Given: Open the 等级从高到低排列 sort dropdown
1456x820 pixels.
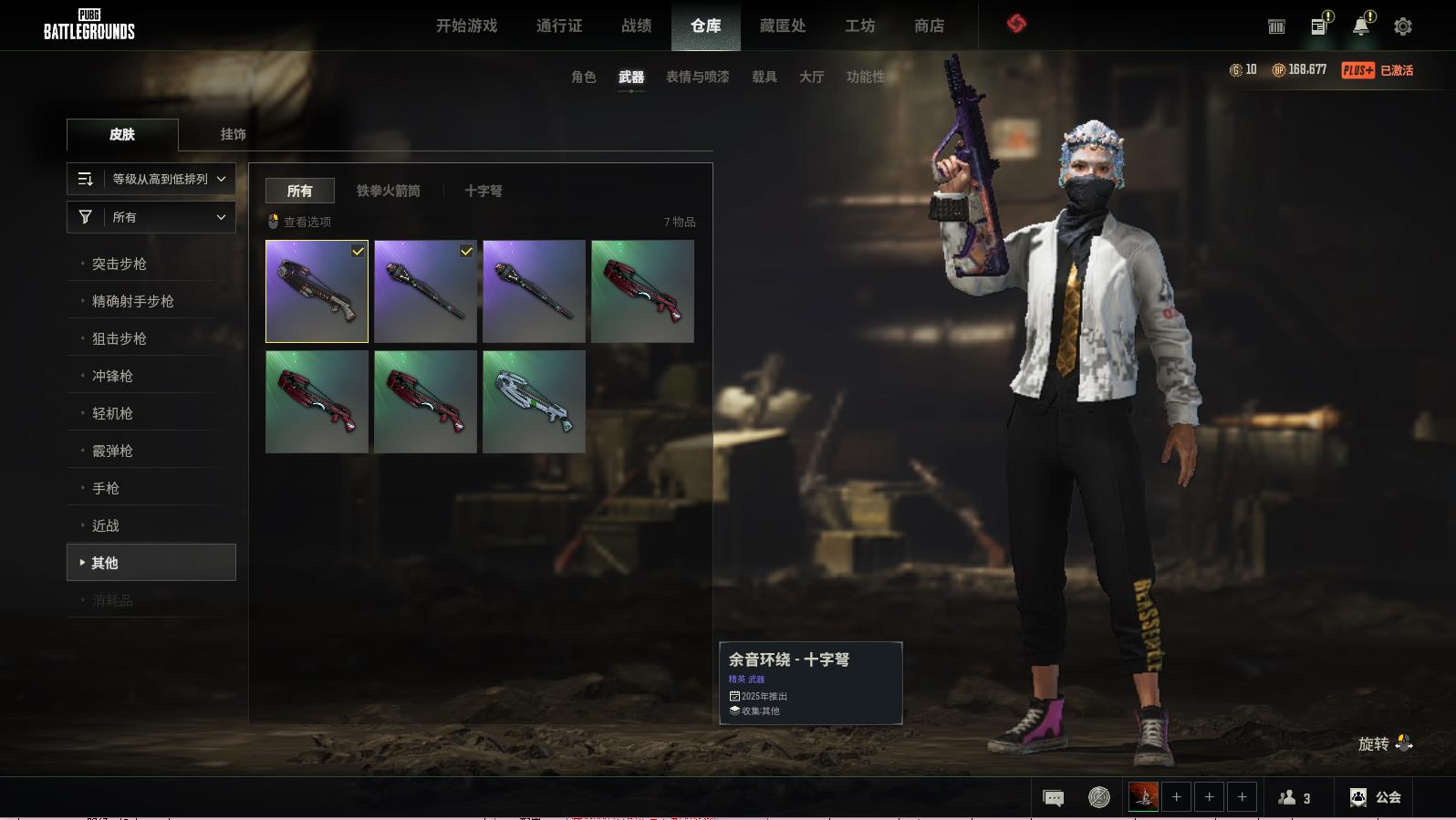Looking at the screenshot, I should 151,179.
